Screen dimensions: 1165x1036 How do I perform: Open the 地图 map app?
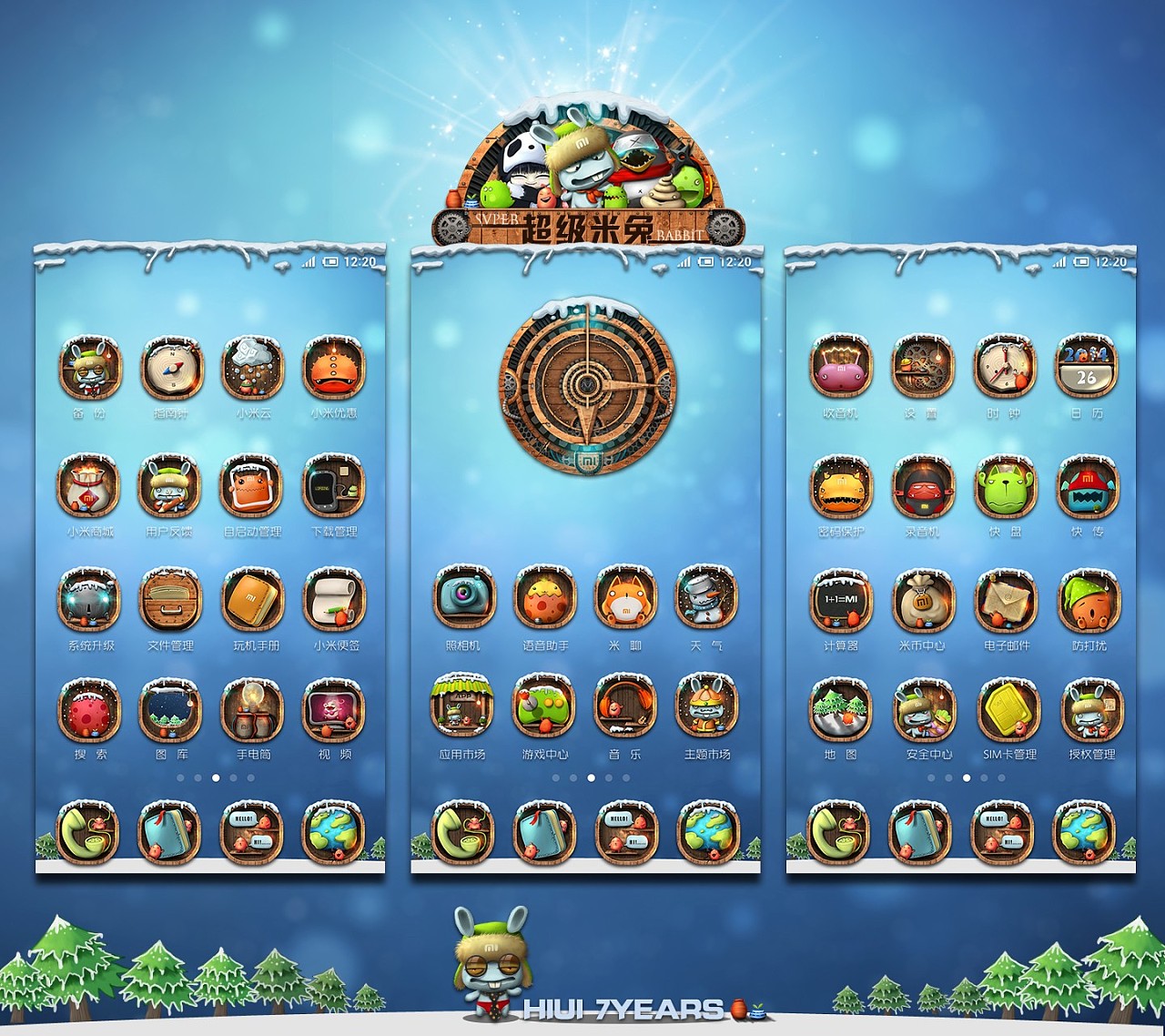tap(841, 708)
